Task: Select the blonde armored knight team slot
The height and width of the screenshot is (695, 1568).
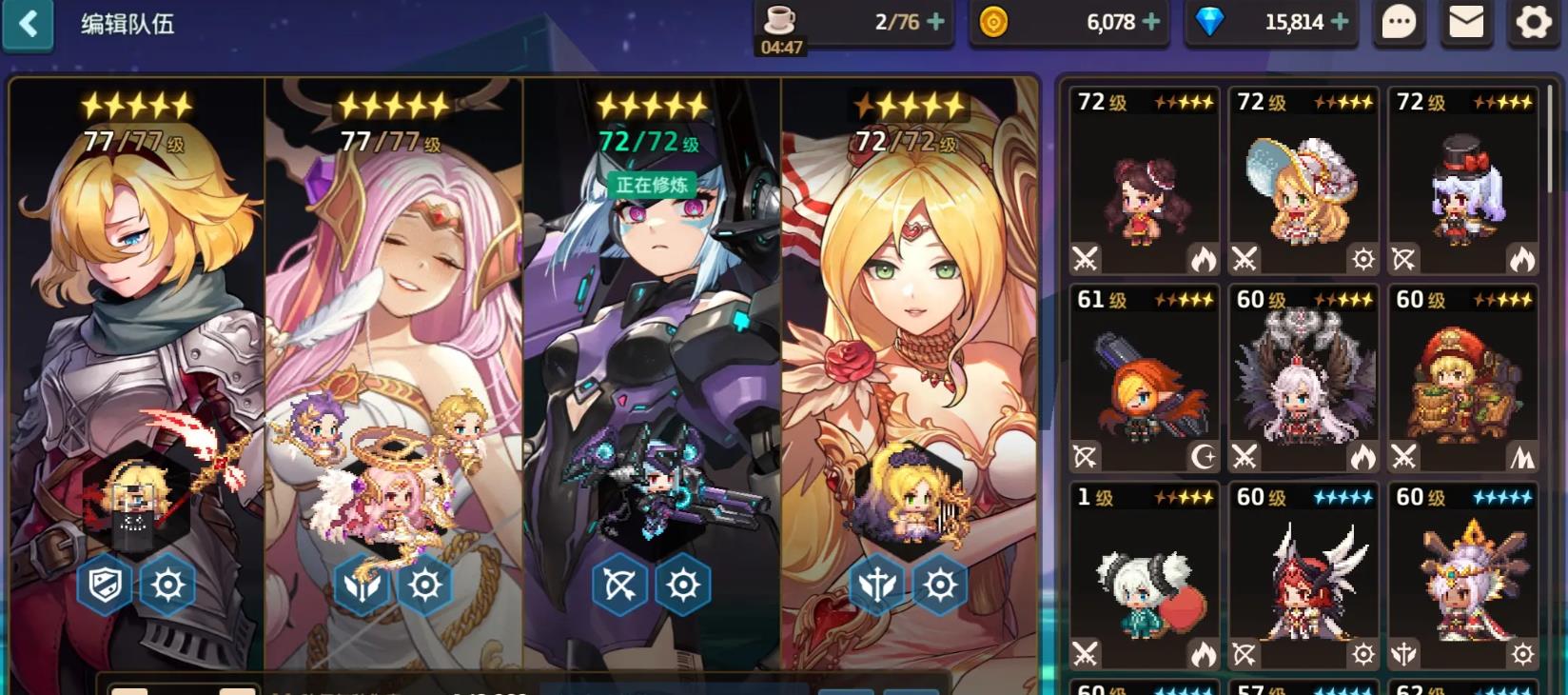Action: pyautogui.click(x=137, y=371)
